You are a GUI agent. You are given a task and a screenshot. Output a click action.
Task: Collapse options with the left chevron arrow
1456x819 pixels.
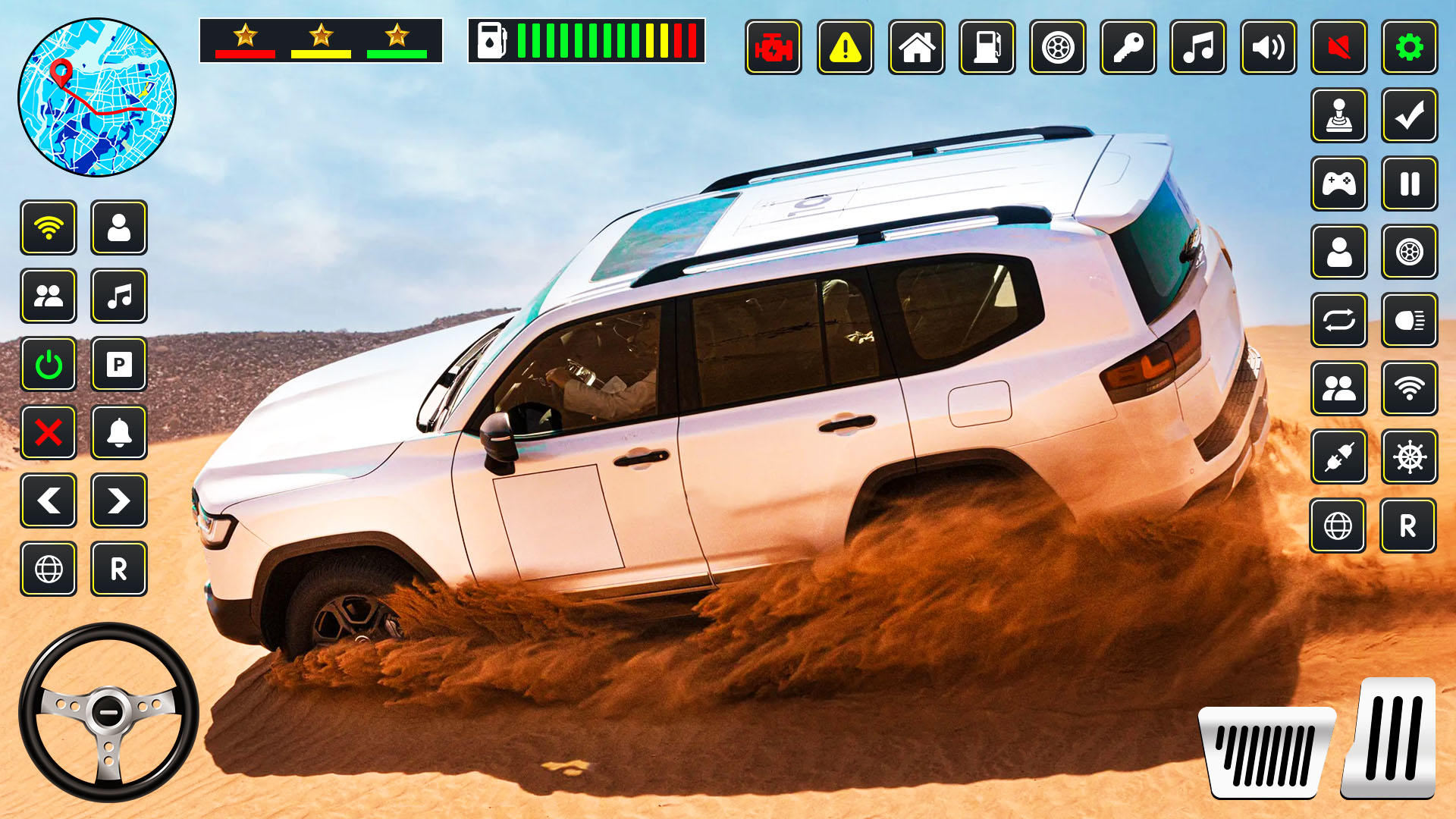click(x=49, y=500)
